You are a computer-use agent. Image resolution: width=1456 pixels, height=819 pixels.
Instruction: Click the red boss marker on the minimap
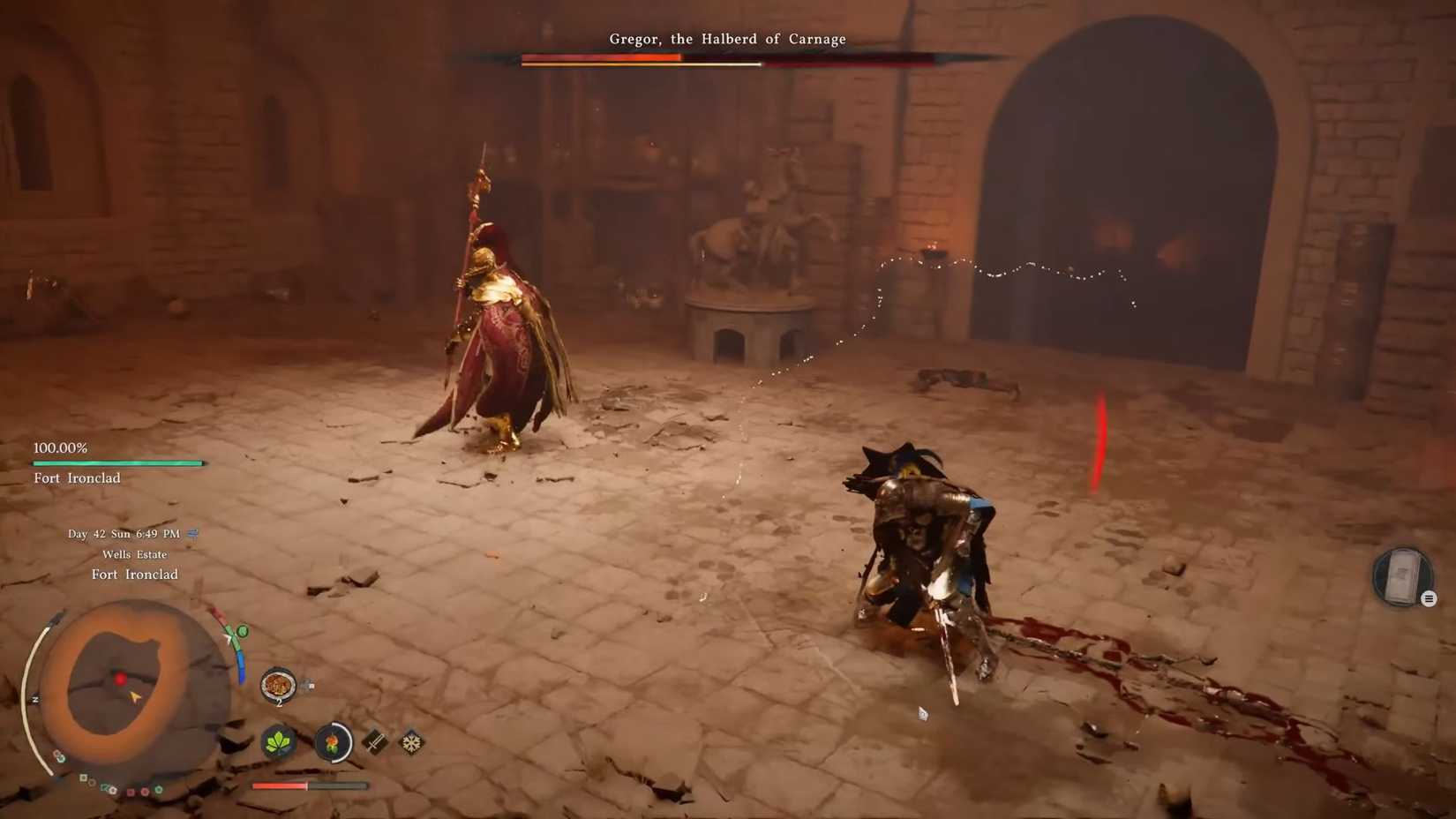click(120, 680)
